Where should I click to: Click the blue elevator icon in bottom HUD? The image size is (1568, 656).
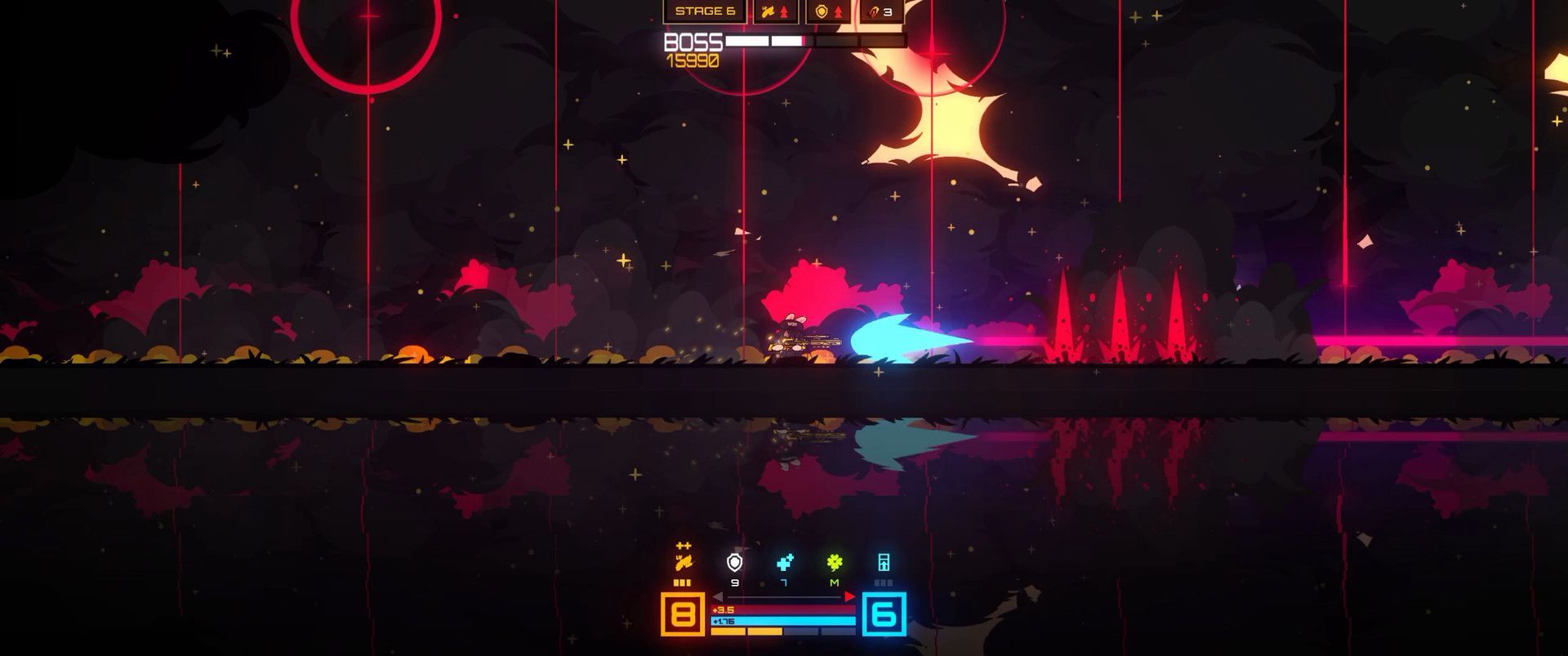point(884,563)
